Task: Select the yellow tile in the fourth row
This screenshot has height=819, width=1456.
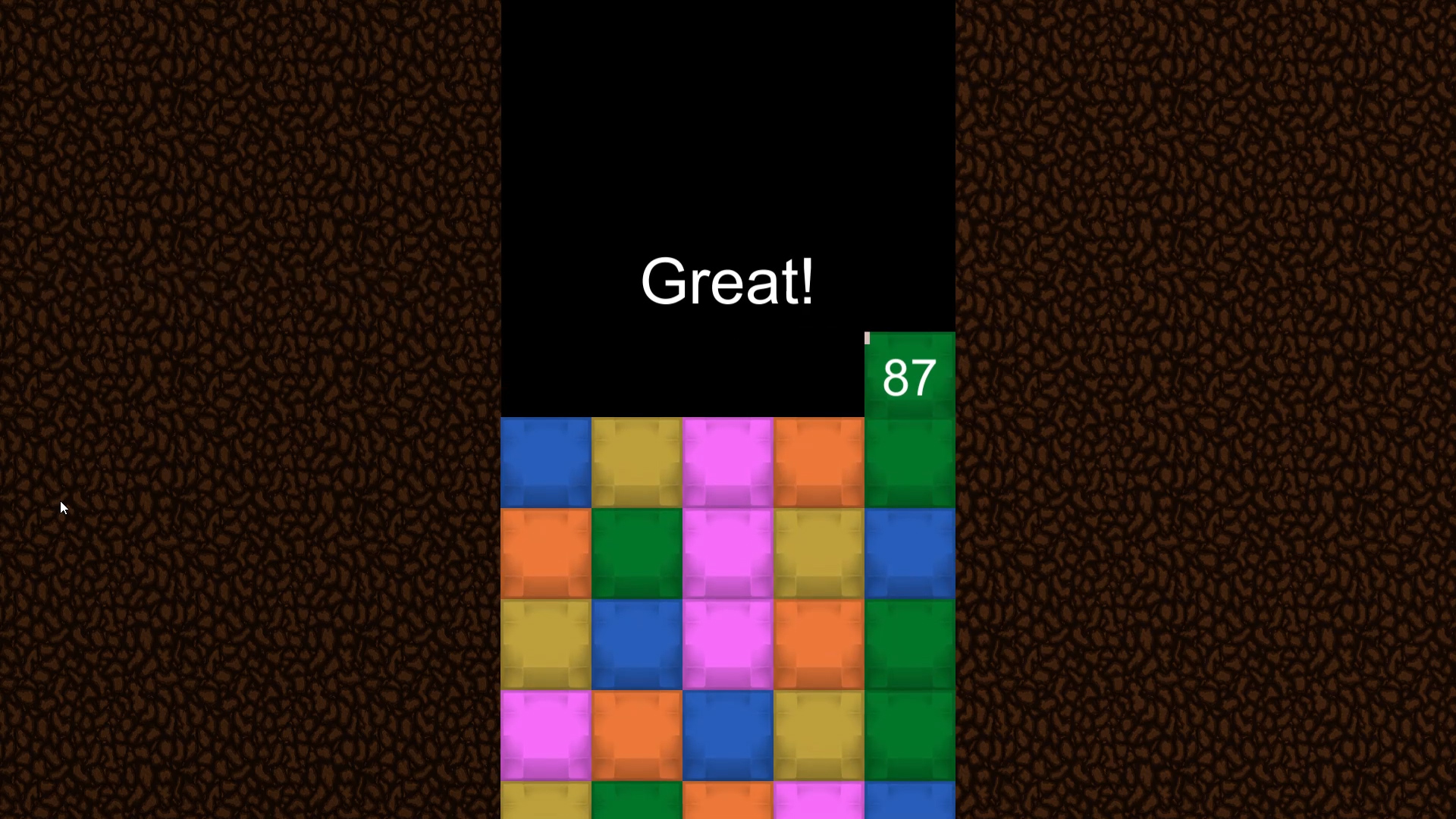Action: click(817, 732)
